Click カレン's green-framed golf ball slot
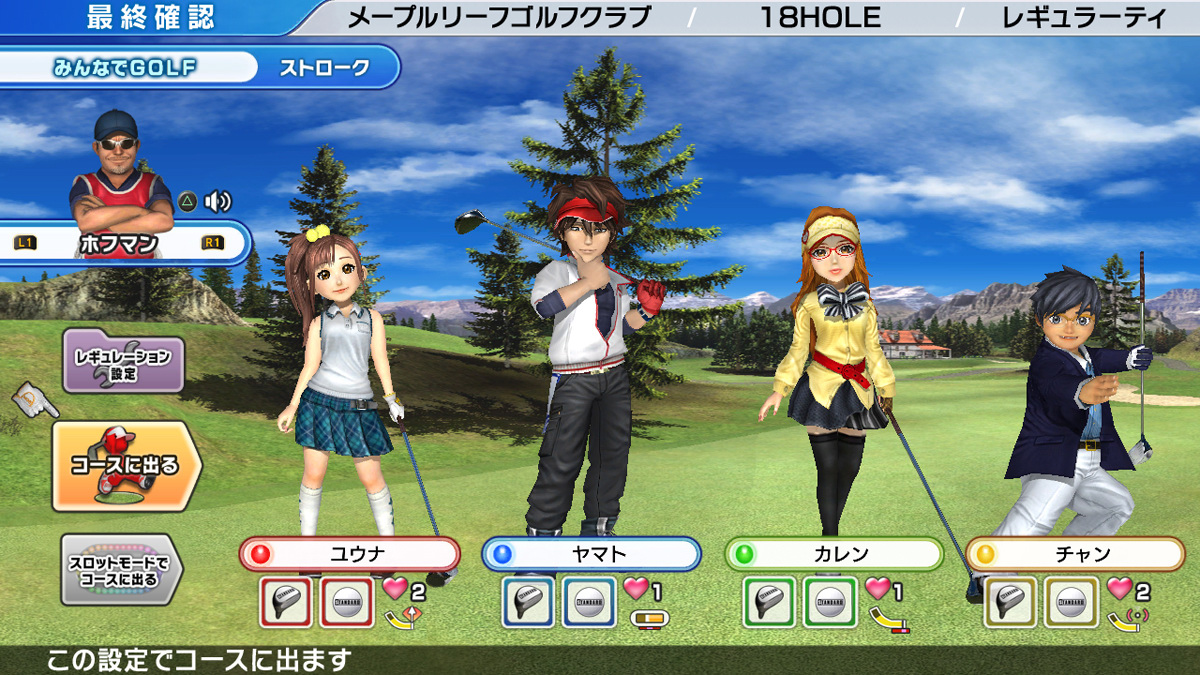1200x675 pixels. point(830,602)
